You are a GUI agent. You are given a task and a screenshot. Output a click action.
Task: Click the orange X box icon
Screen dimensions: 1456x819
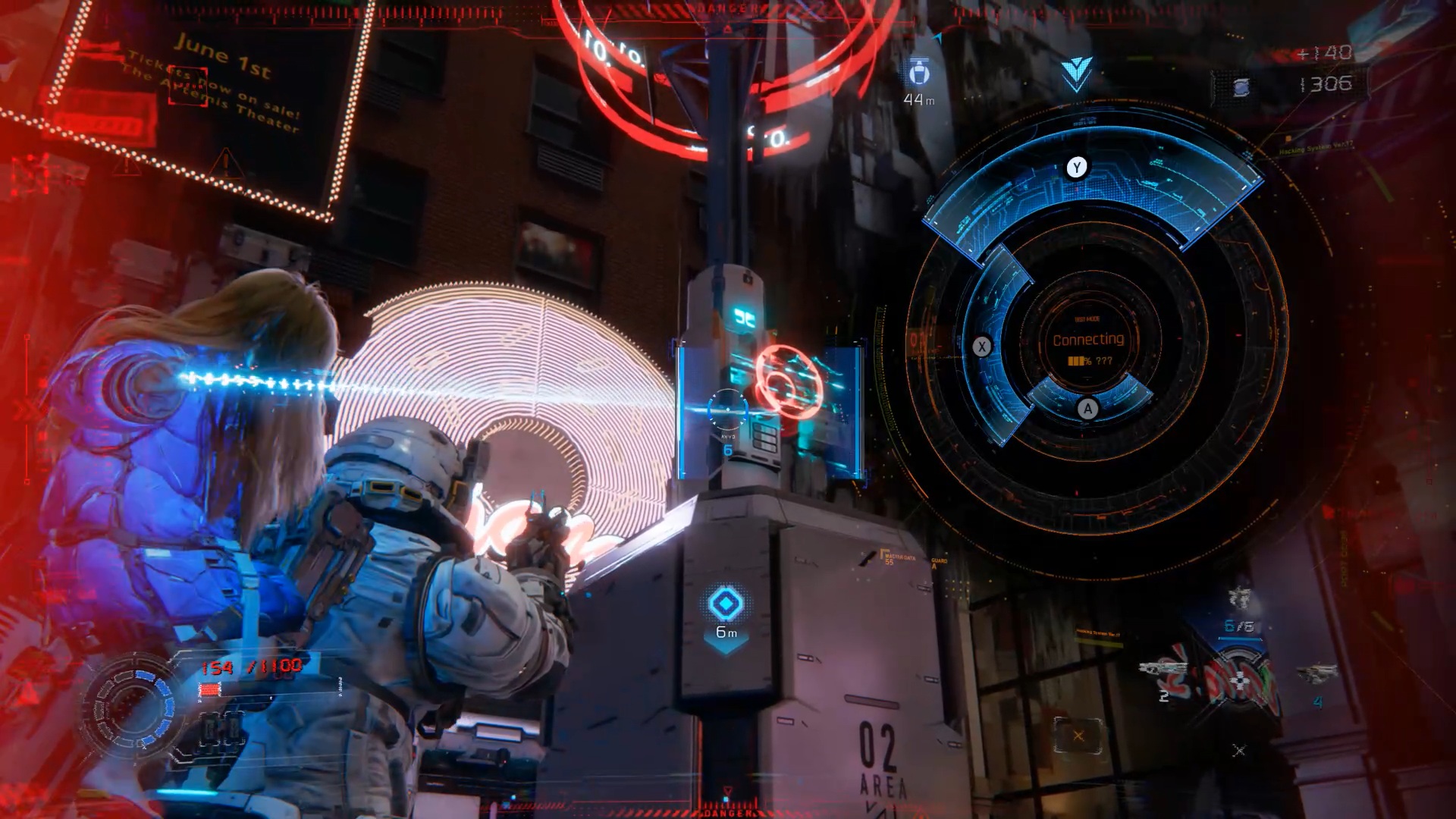(x=1078, y=736)
